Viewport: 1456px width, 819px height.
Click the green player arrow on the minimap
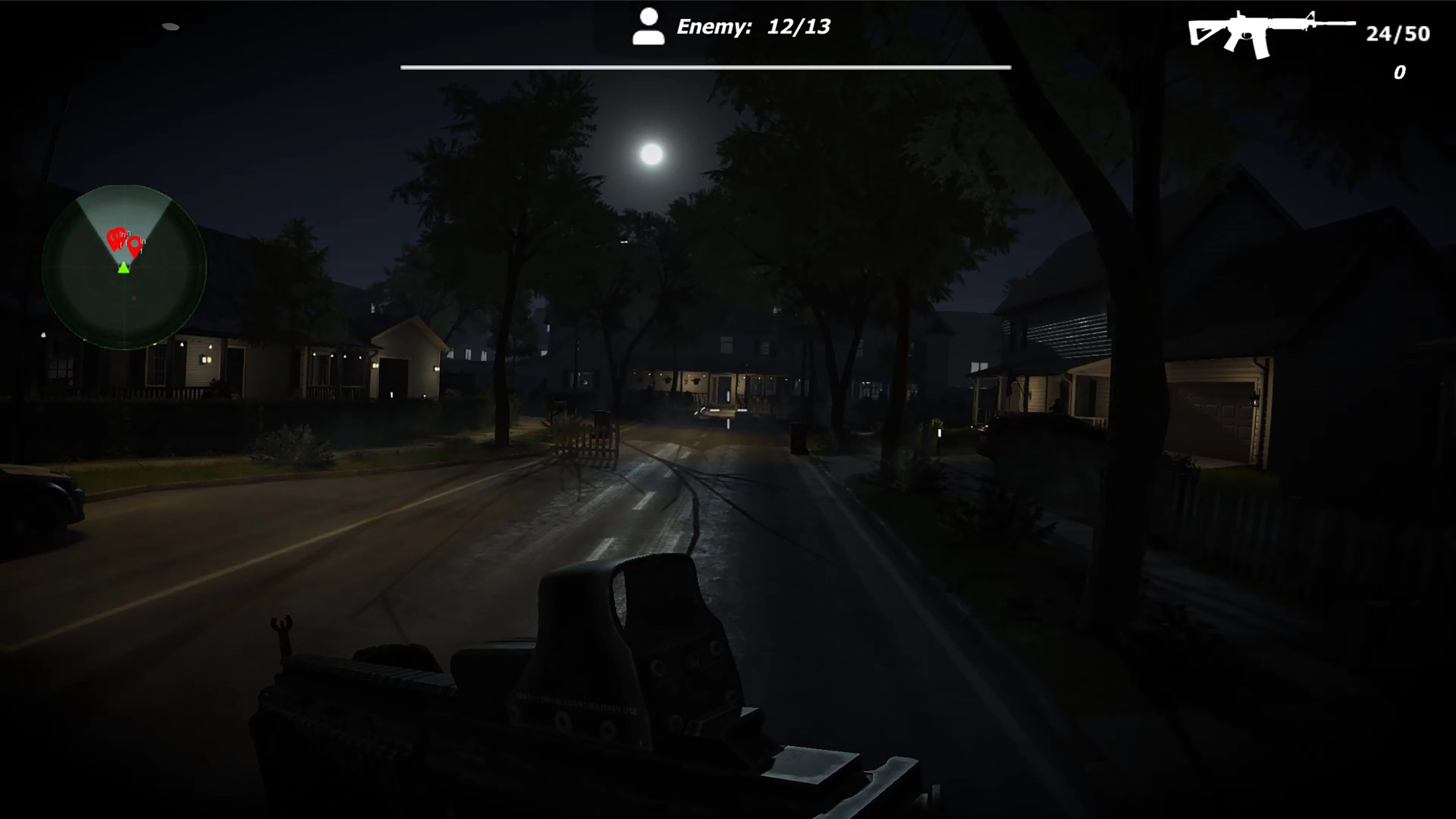tap(124, 270)
